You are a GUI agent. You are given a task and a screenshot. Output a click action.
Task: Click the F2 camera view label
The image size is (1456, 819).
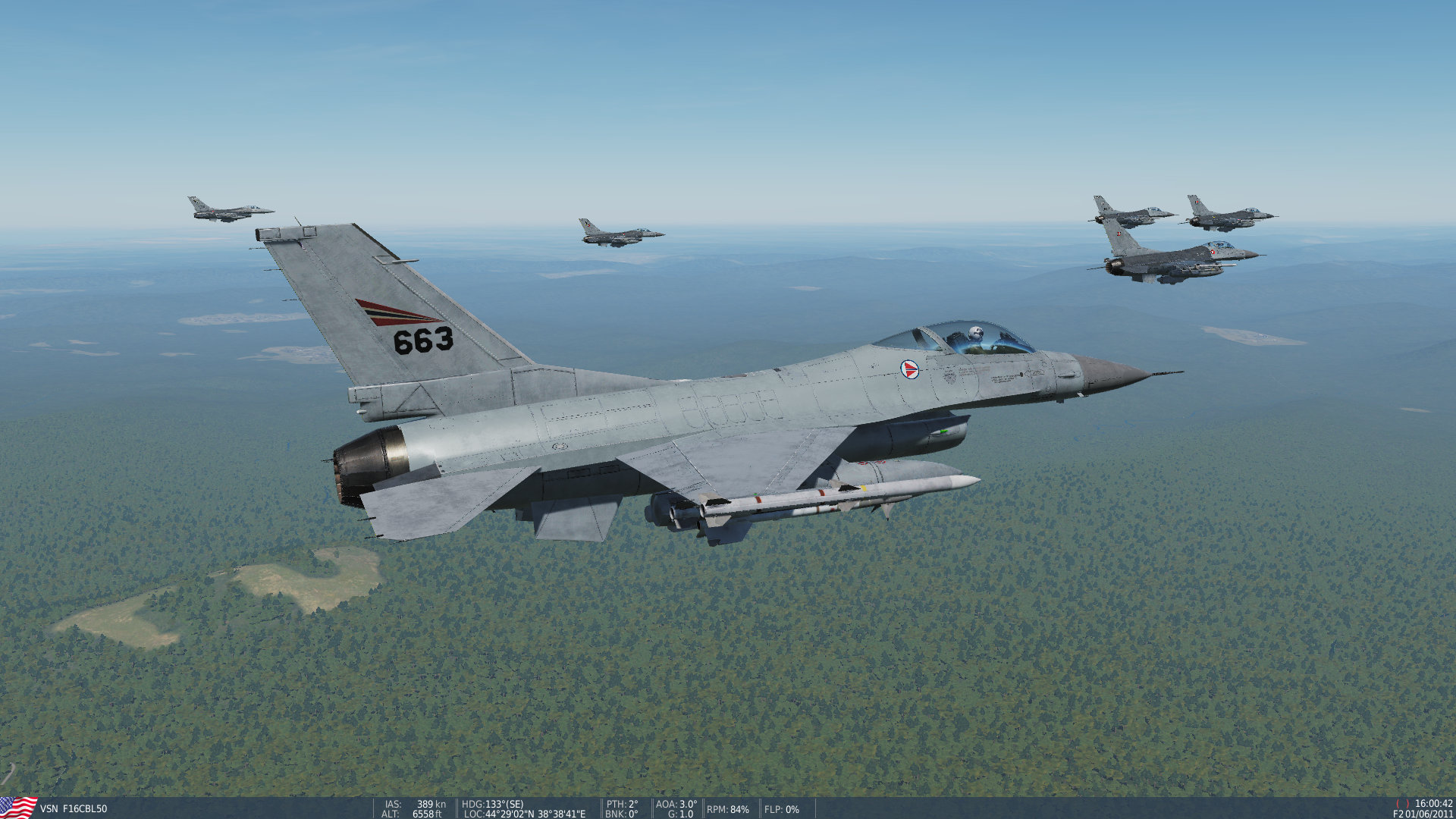[x=1401, y=813]
